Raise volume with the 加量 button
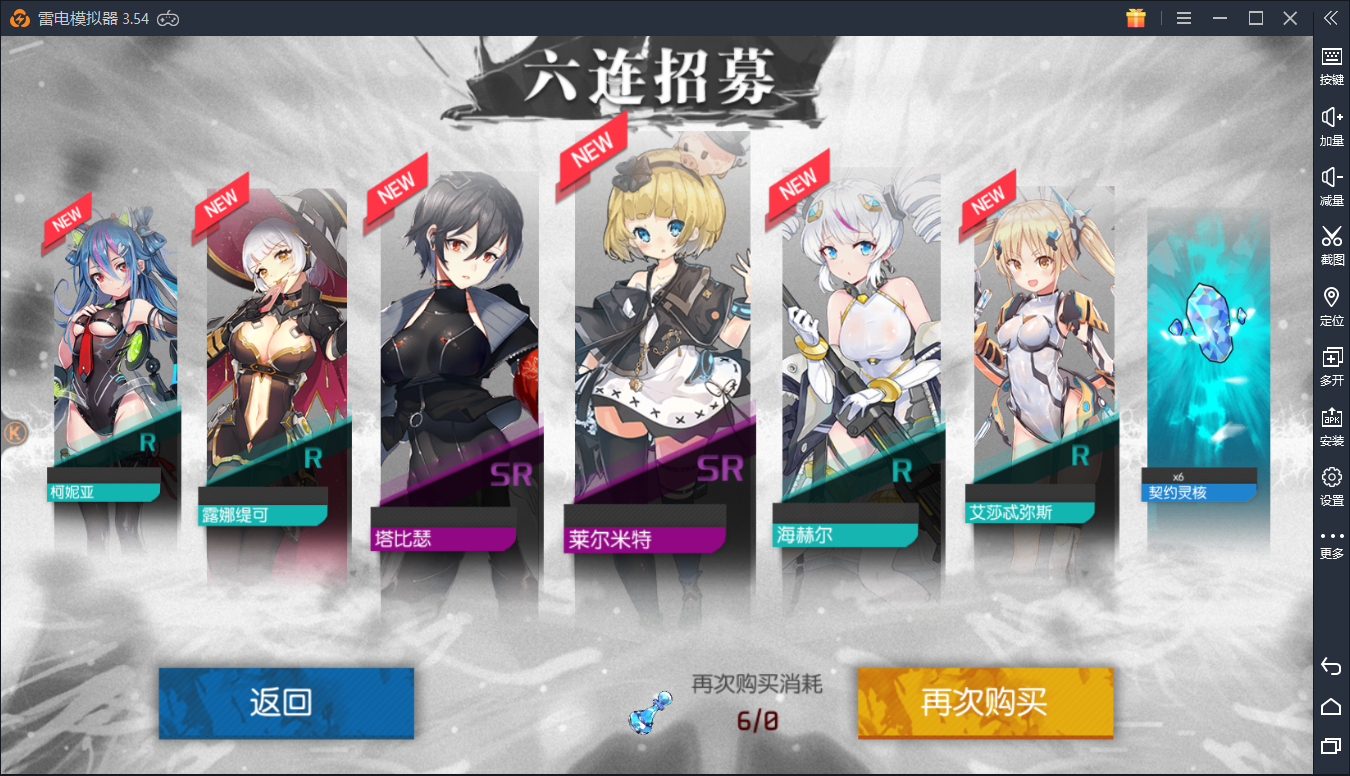The image size is (1350, 776). [1331, 124]
